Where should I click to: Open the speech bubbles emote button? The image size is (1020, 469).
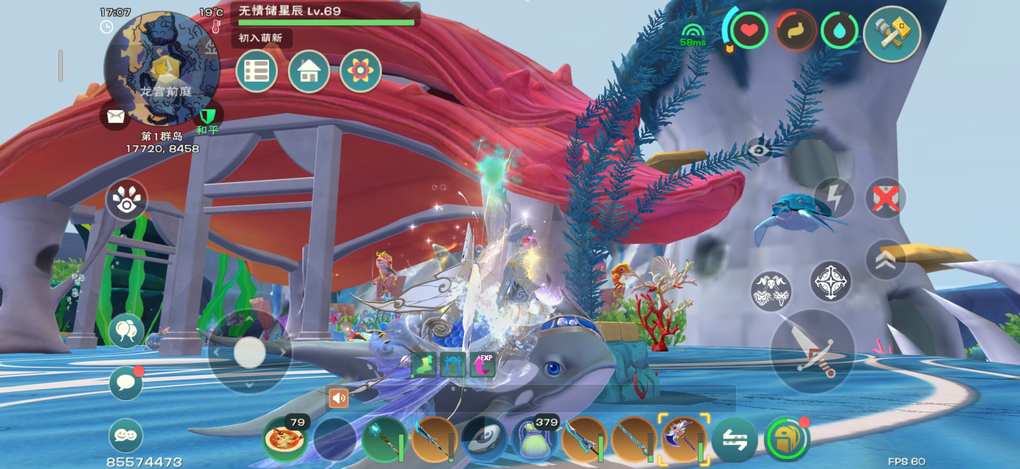(126, 330)
